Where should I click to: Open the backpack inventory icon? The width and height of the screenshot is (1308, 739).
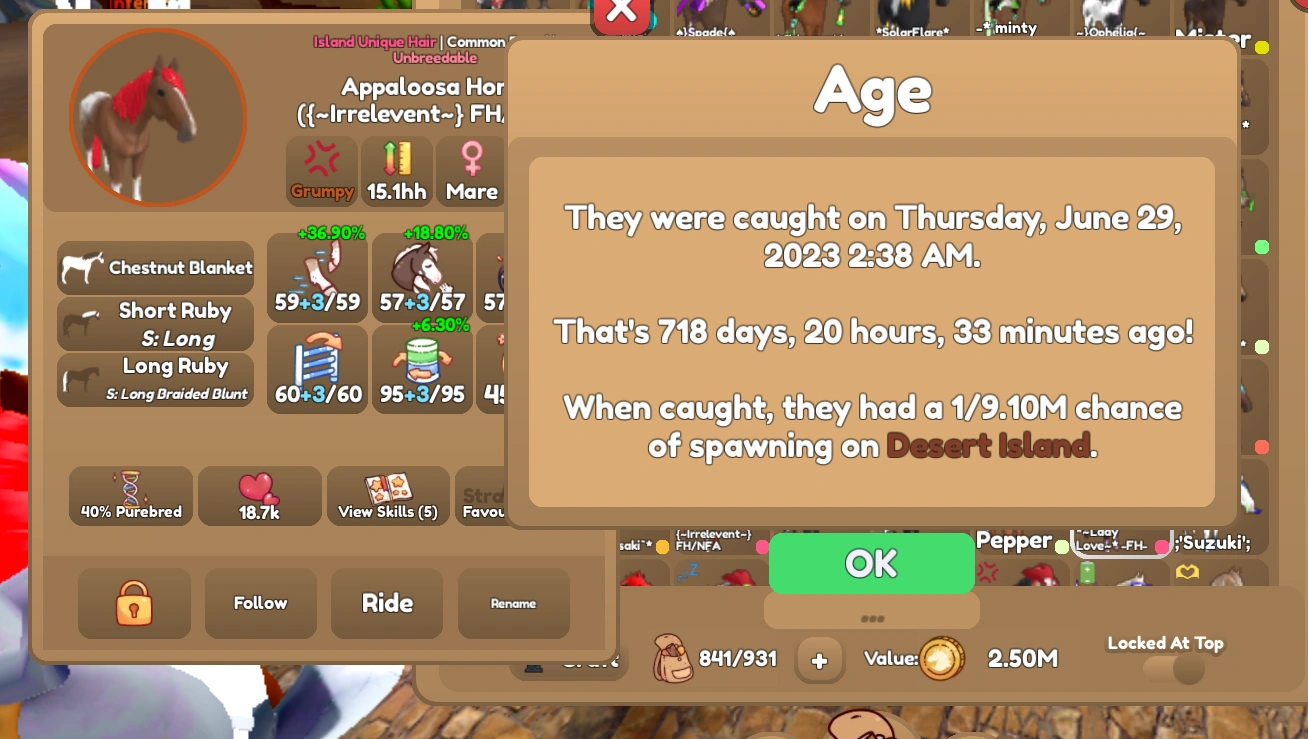coord(673,659)
